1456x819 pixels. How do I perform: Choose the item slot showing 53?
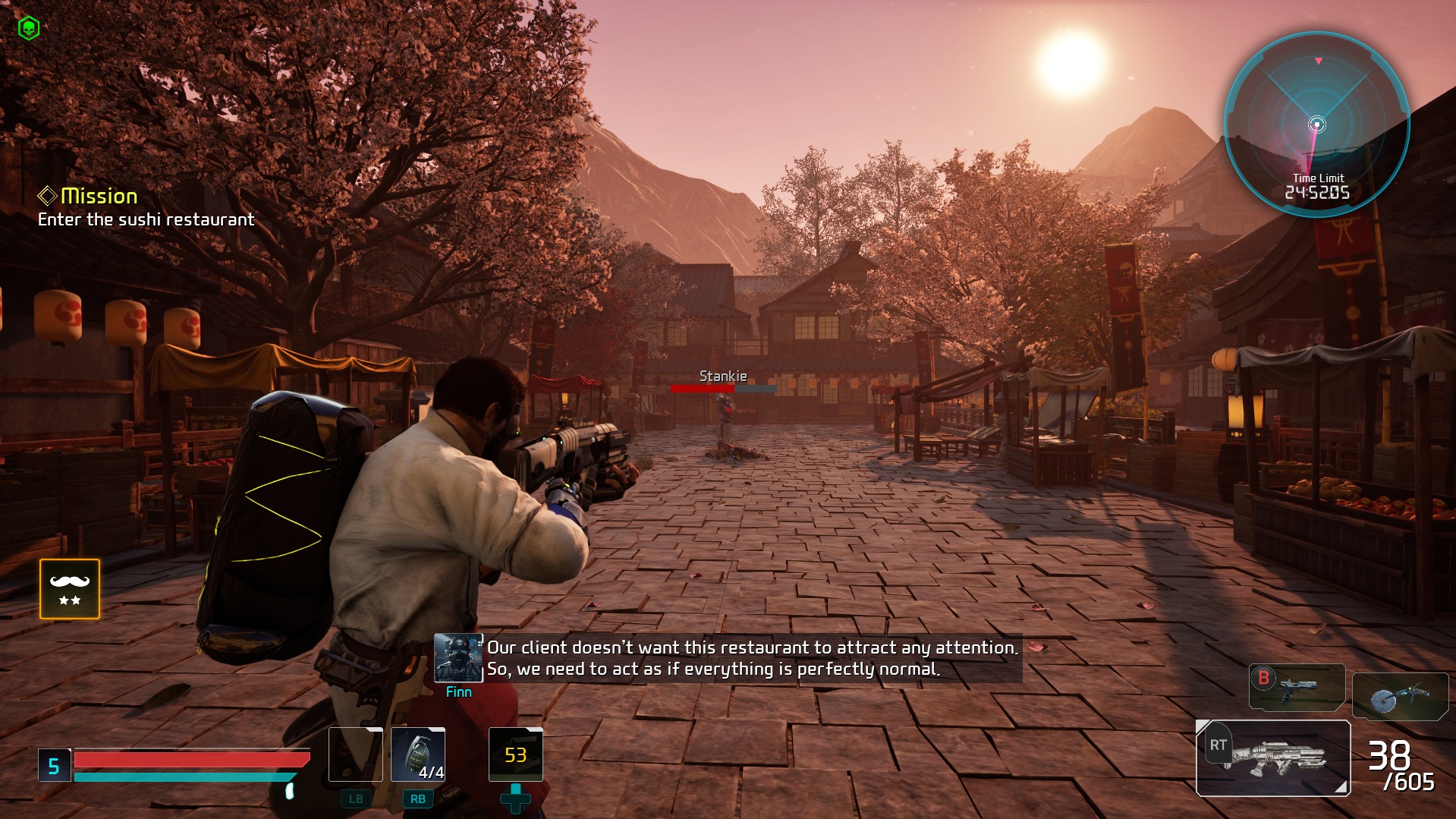tap(516, 754)
